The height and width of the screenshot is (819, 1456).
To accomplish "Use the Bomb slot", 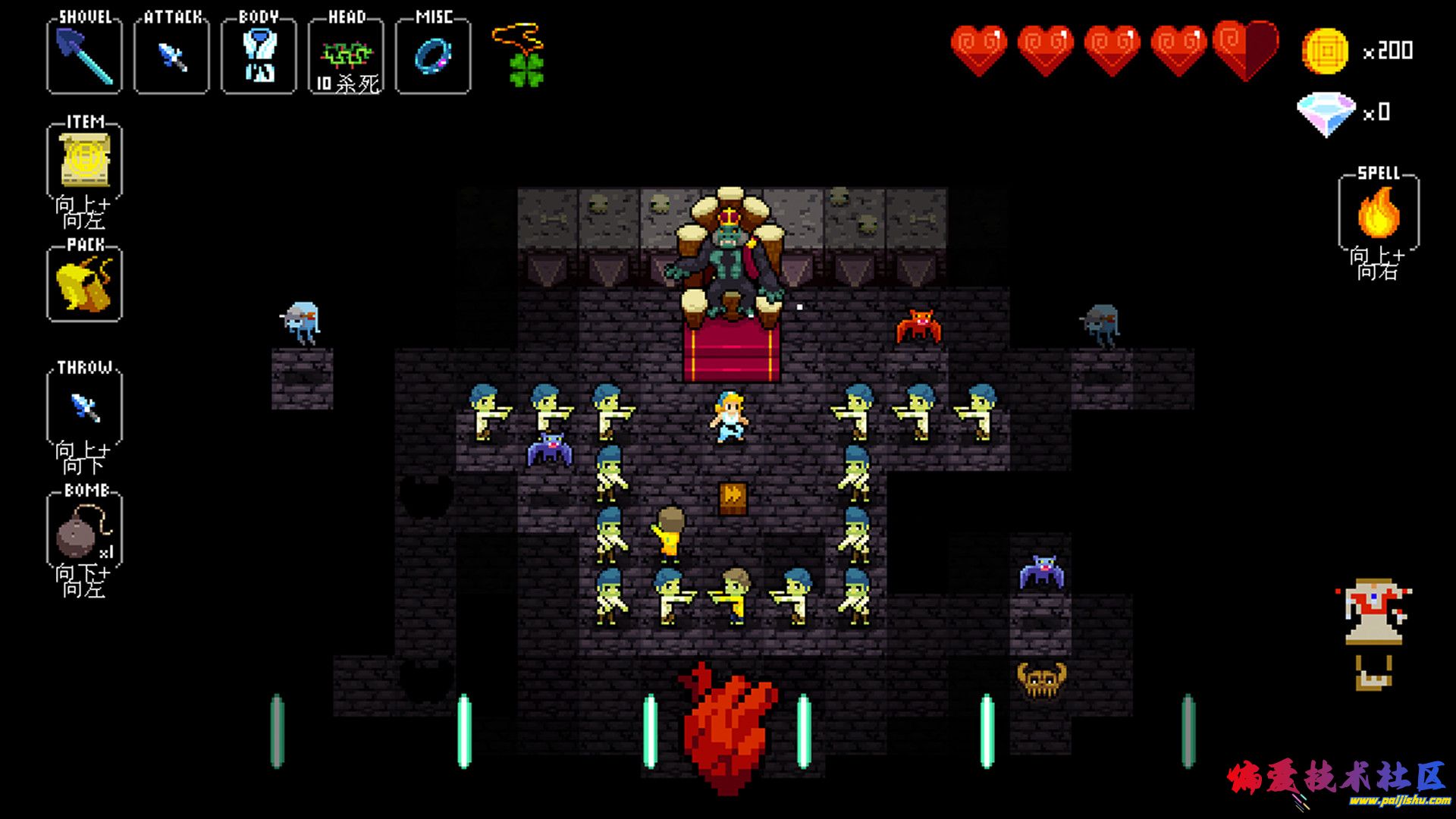I will point(84,530).
